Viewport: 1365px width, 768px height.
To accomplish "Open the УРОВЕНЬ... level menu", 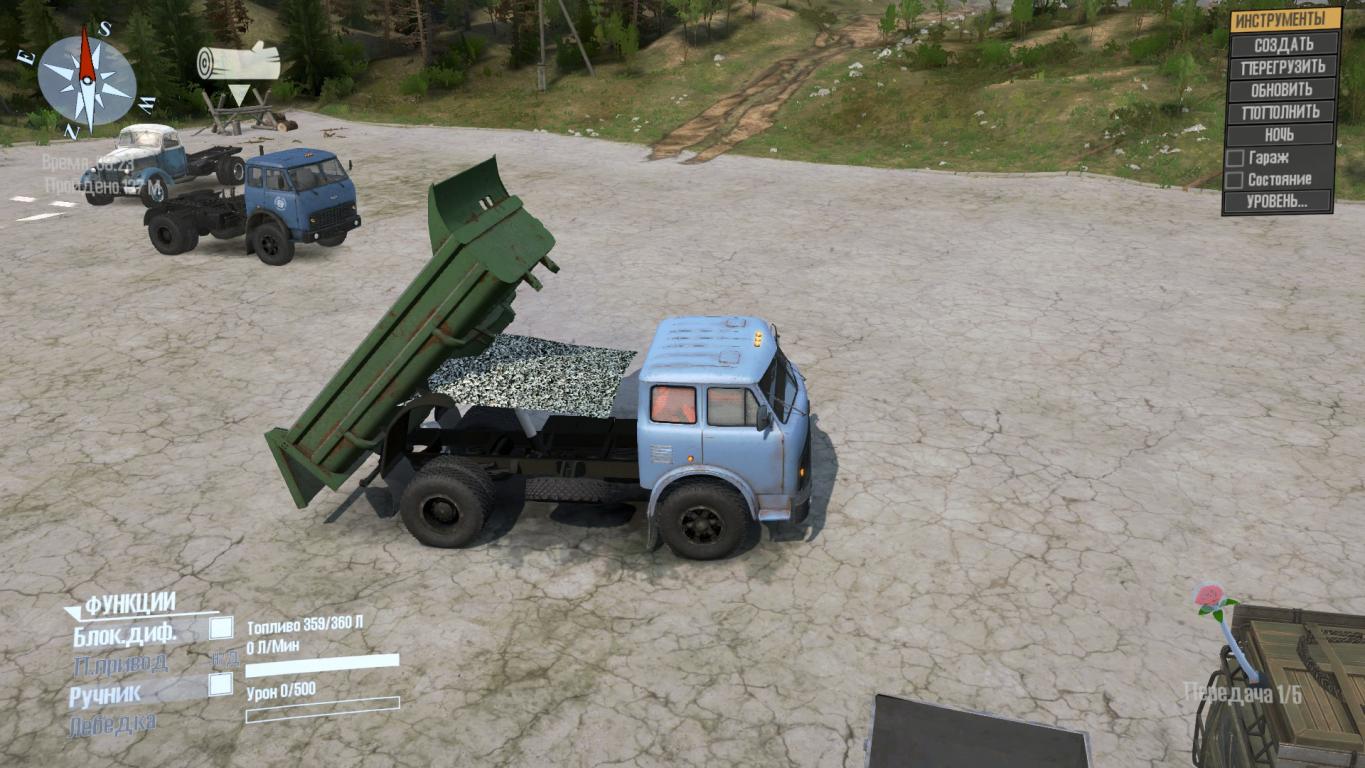I will 1278,202.
